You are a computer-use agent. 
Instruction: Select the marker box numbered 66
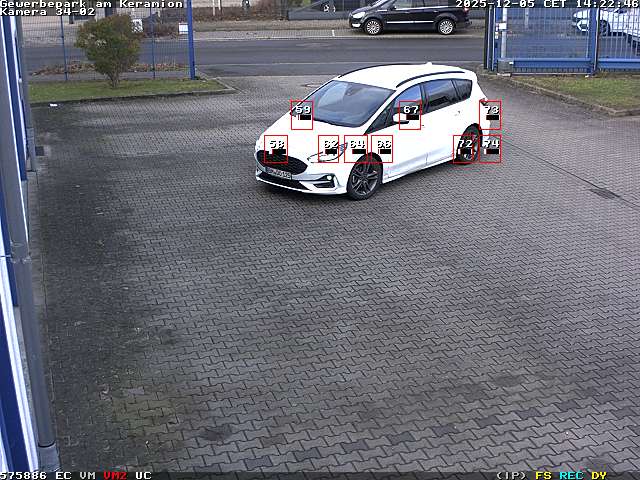(x=382, y=149)
